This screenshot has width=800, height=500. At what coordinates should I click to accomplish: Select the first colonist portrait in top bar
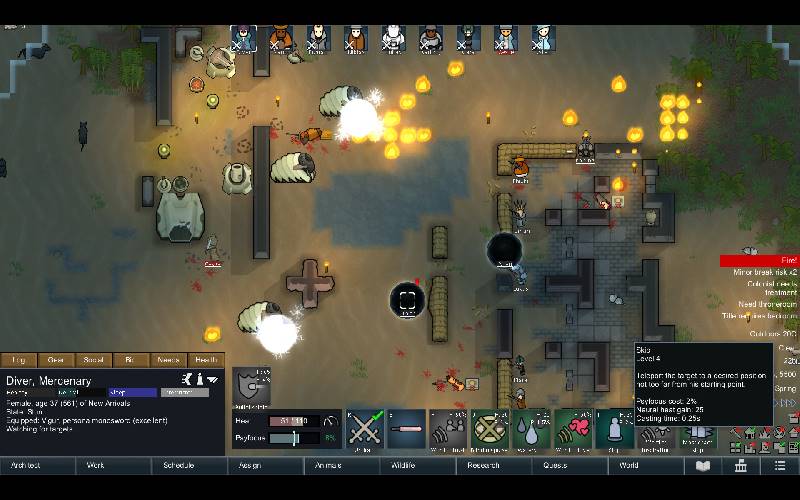point(243,38)
